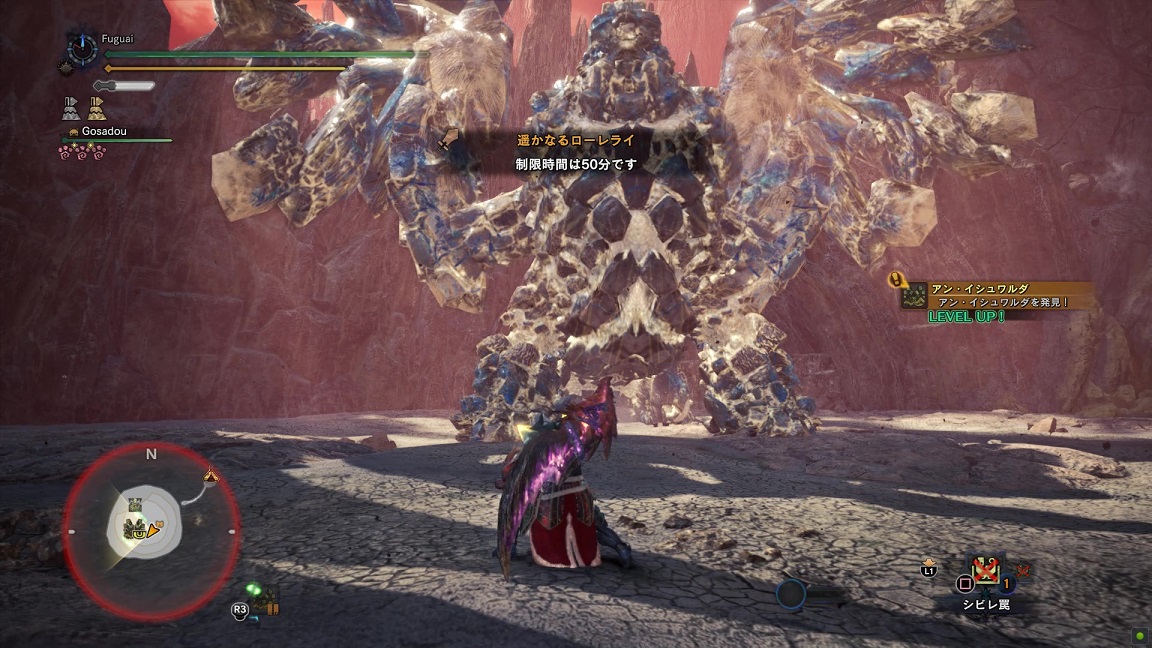
Task: Click the empty circular gauge icon
Action: coord(791,594)
